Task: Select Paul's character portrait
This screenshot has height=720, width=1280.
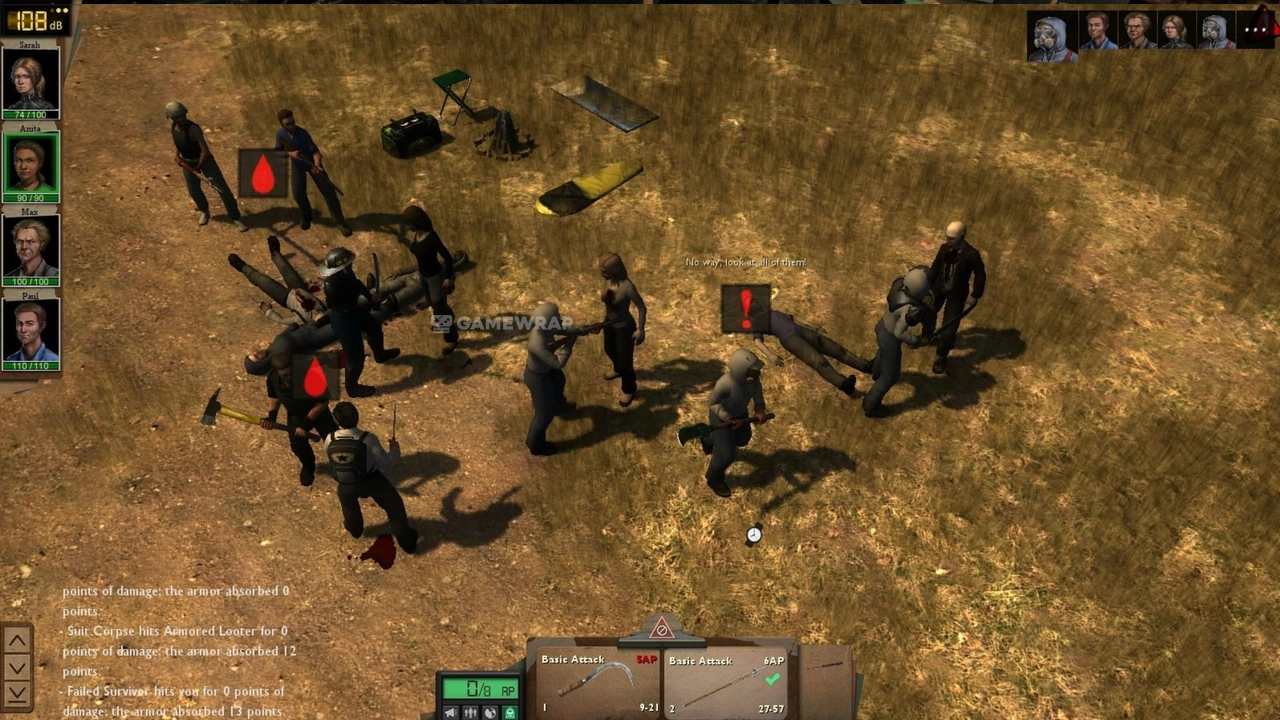Action: point(30,331)
